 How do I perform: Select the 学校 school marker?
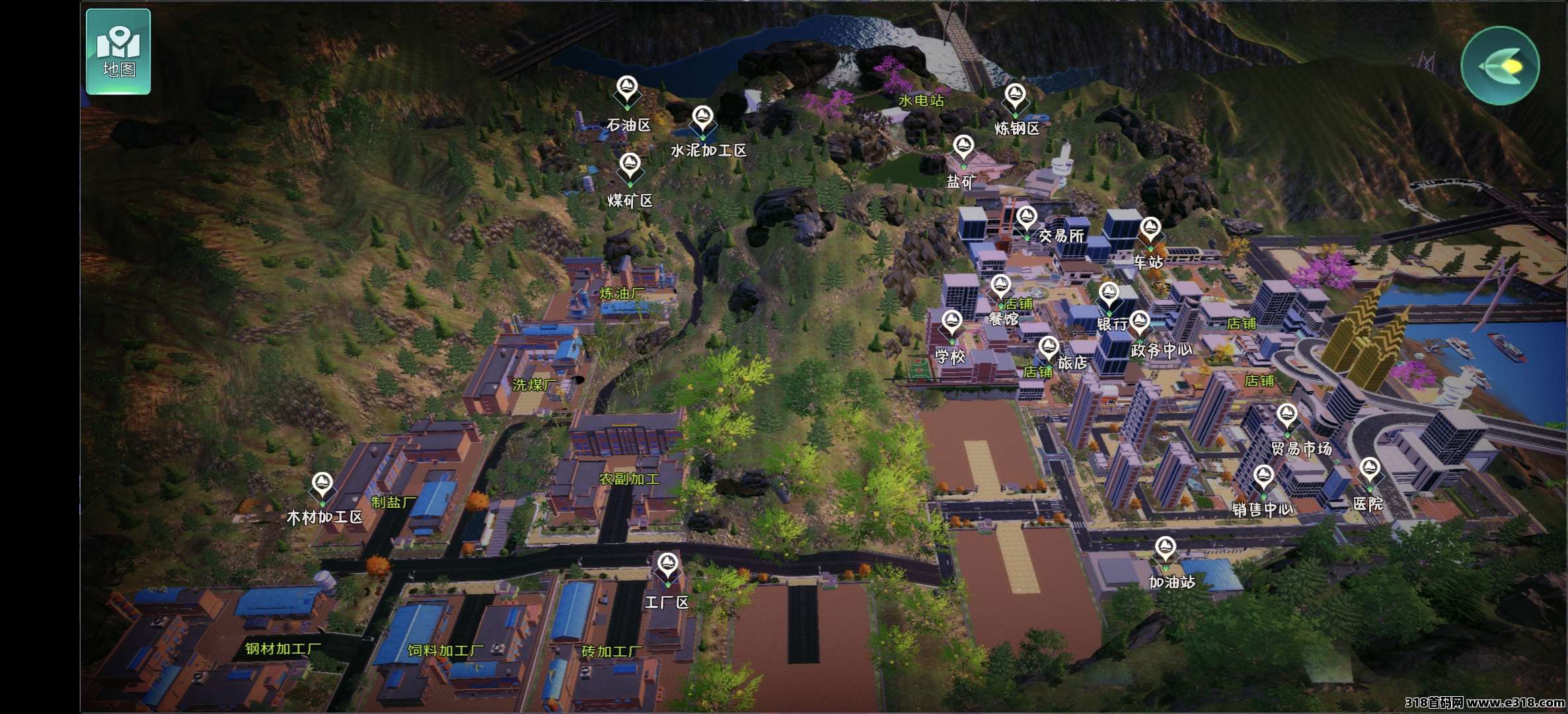pyautogui.click(x=952, y=324)
